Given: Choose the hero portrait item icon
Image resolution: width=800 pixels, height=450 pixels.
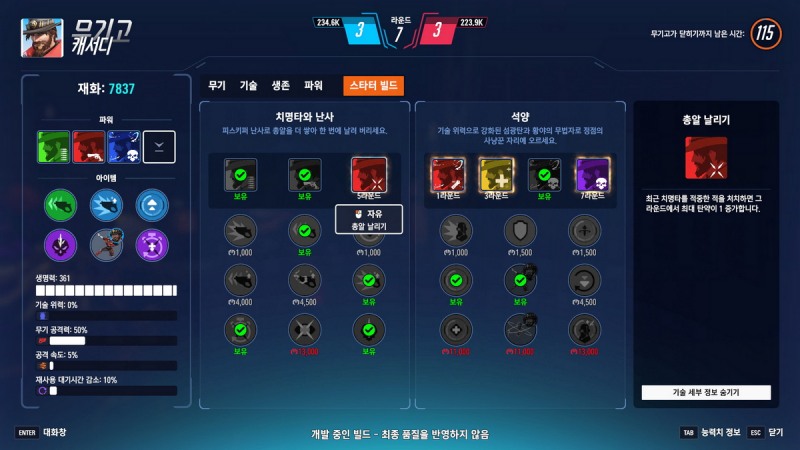Looking at the screenshot, I should click(106, 243).
